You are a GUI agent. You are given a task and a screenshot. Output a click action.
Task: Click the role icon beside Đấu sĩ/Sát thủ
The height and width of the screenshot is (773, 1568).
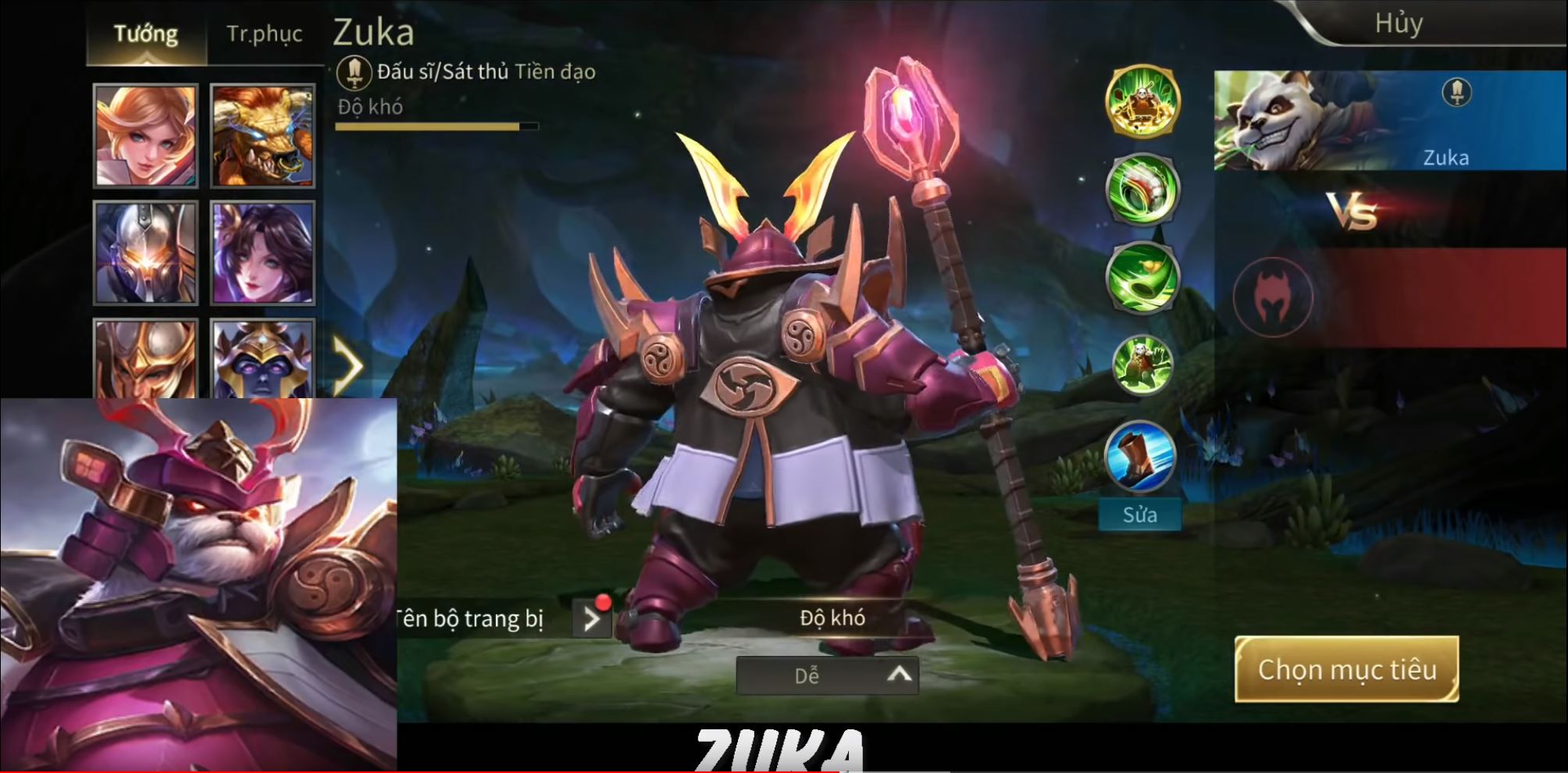pos(356,73)
